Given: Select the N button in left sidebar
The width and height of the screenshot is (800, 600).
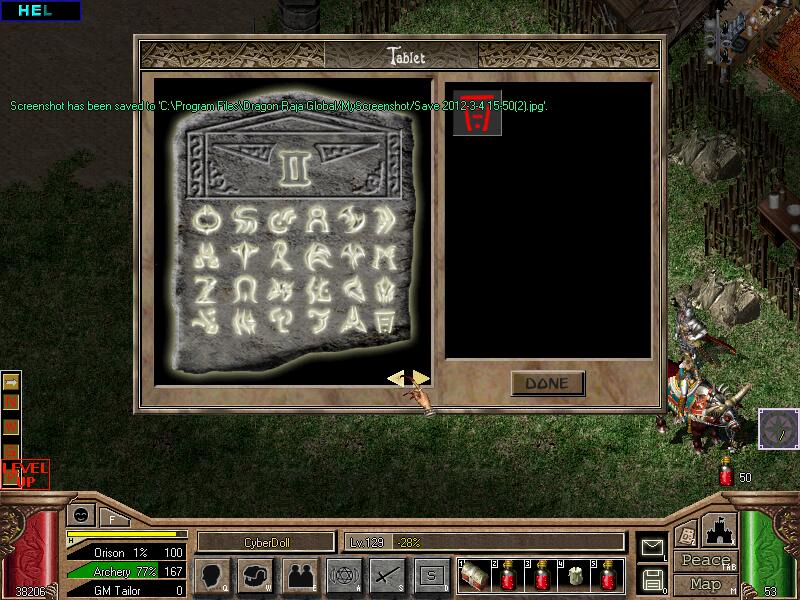Looking at the screenshot, I should pyautogui.click(x=11, y=402).
